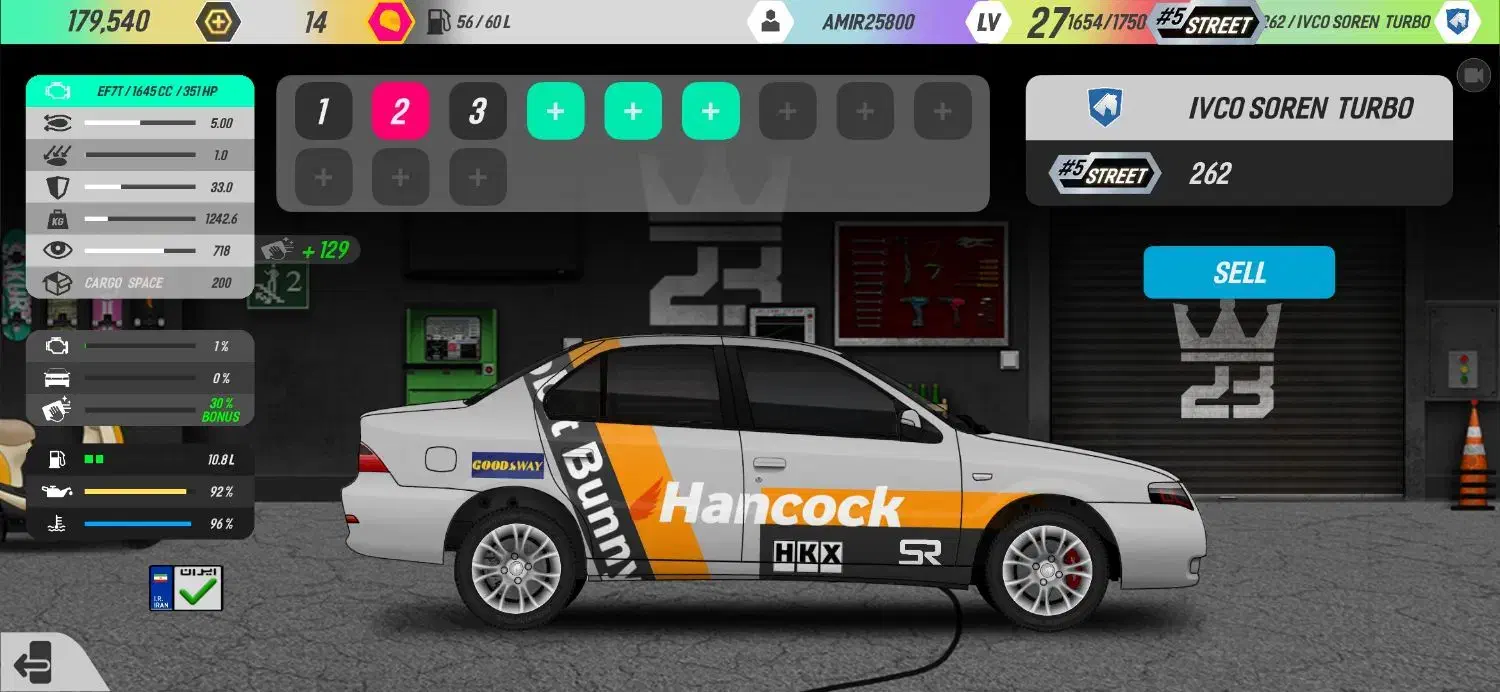This screenshot has height=692, width=1500.
Task: Choose the highlighted car slot 2
Action: [x=400, y=111]
